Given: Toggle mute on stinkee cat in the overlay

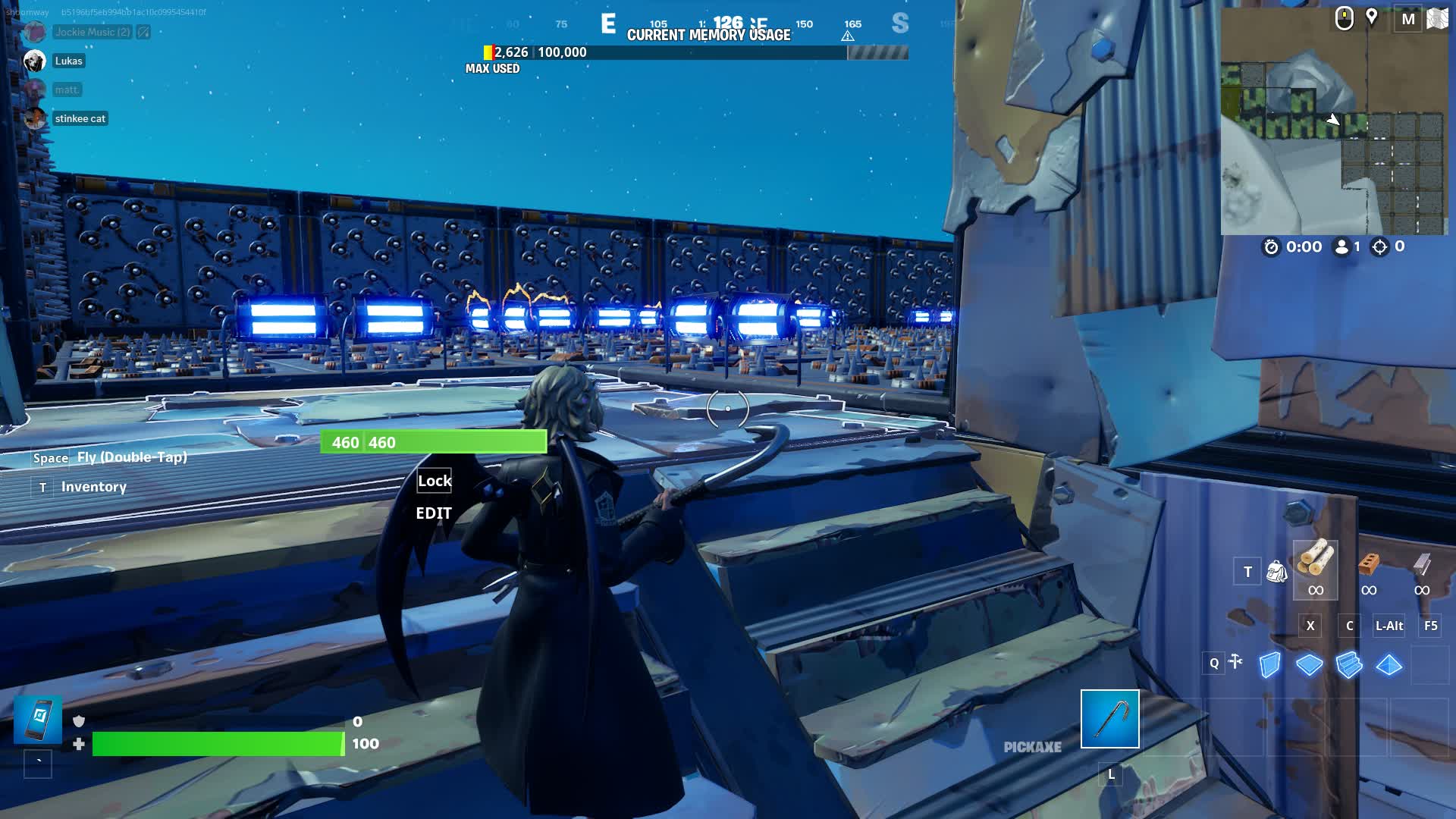Looking at the screenshot, I should click(36, 118).
